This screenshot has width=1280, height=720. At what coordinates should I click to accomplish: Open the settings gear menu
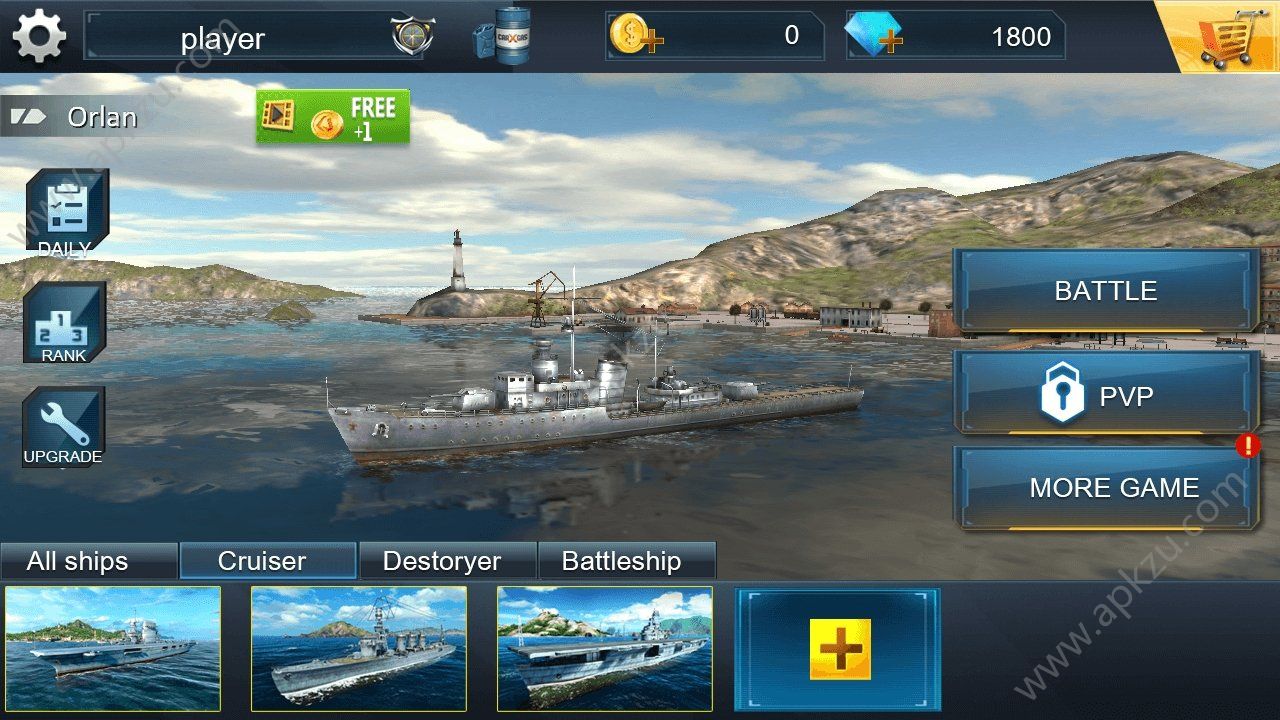37,36
